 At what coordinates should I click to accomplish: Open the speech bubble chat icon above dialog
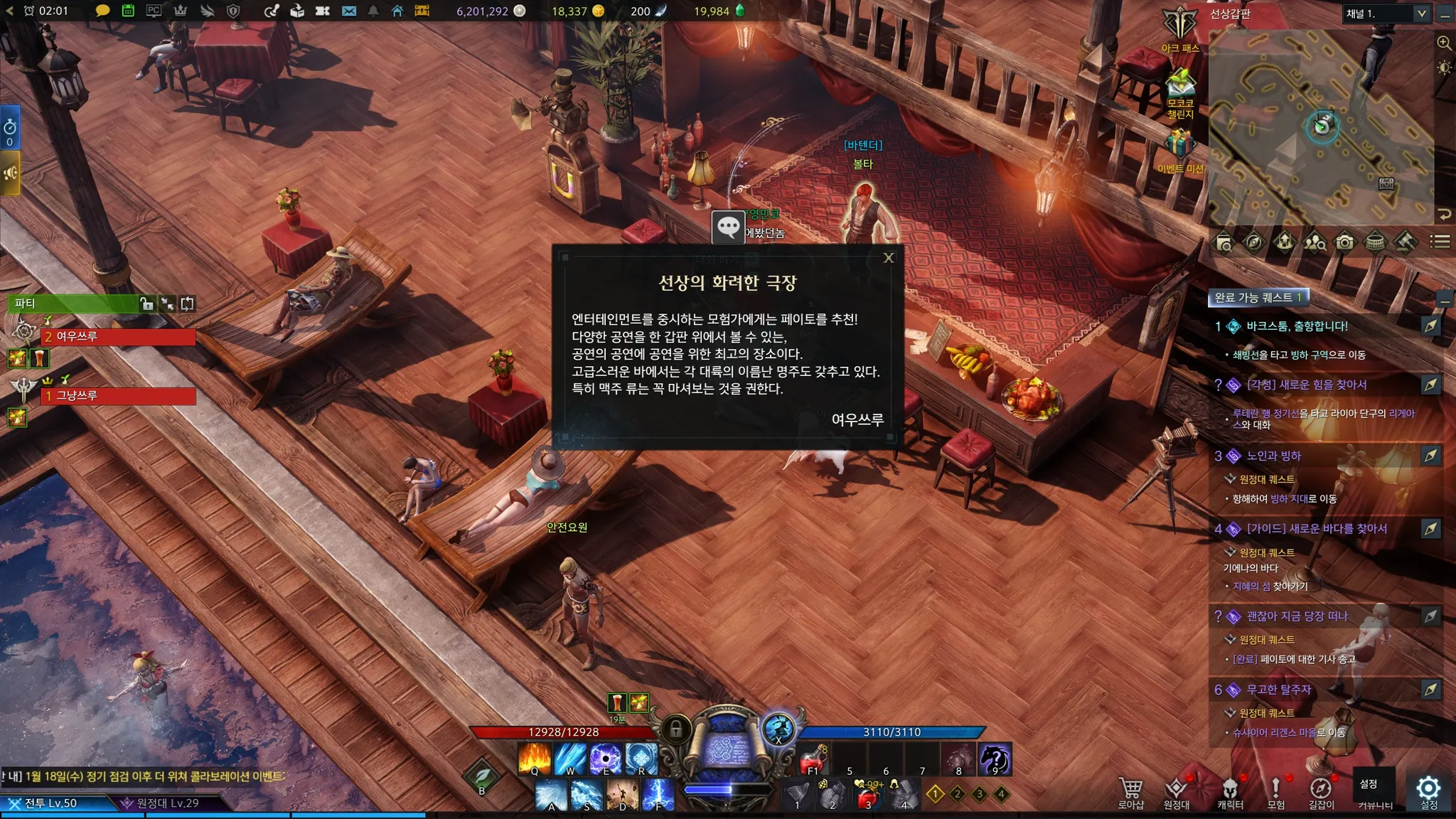728,227
